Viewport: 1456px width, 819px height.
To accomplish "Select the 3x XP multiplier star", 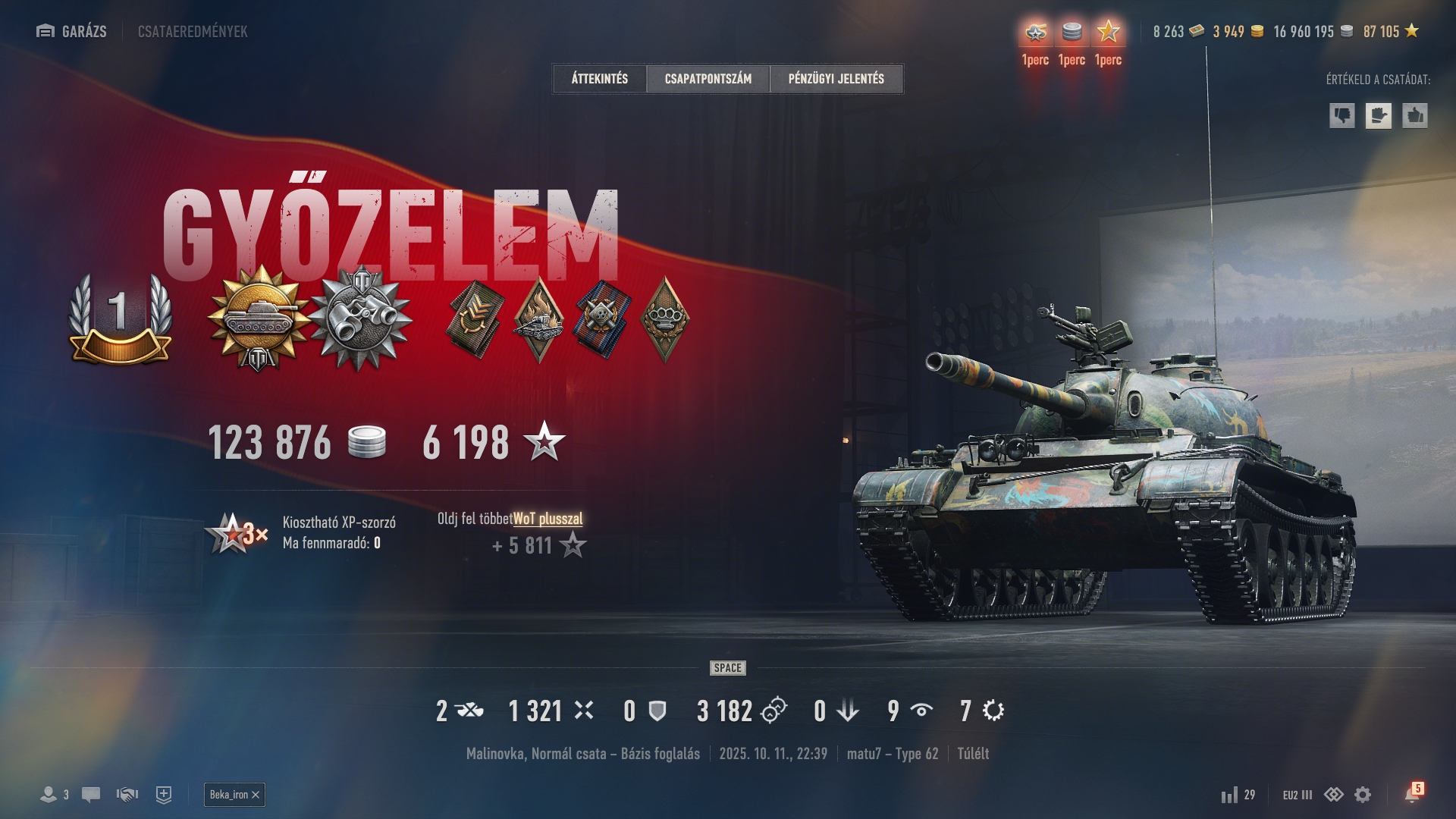I will click(x=234, y=533).
